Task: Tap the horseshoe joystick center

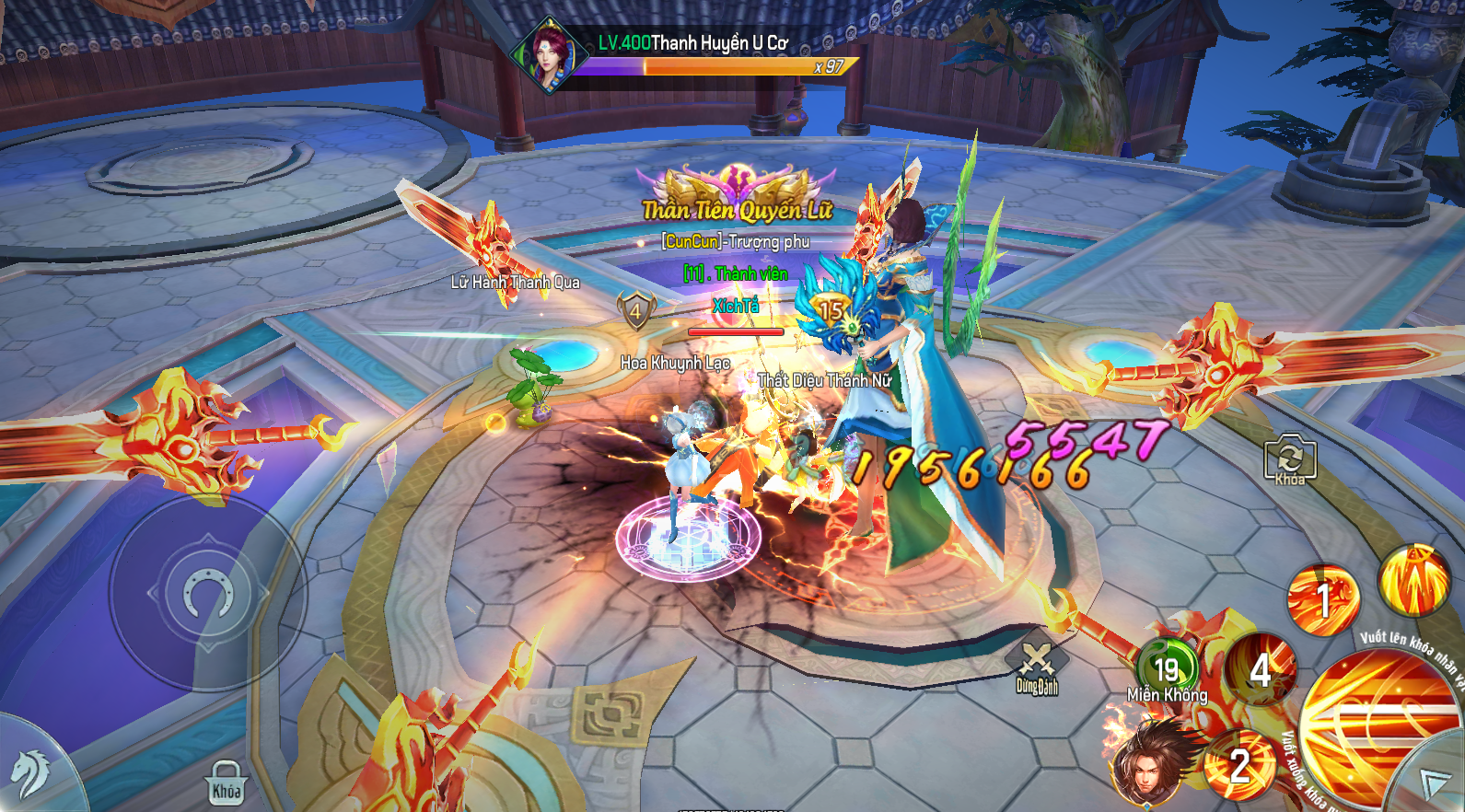Action: [x=208, y=593]
